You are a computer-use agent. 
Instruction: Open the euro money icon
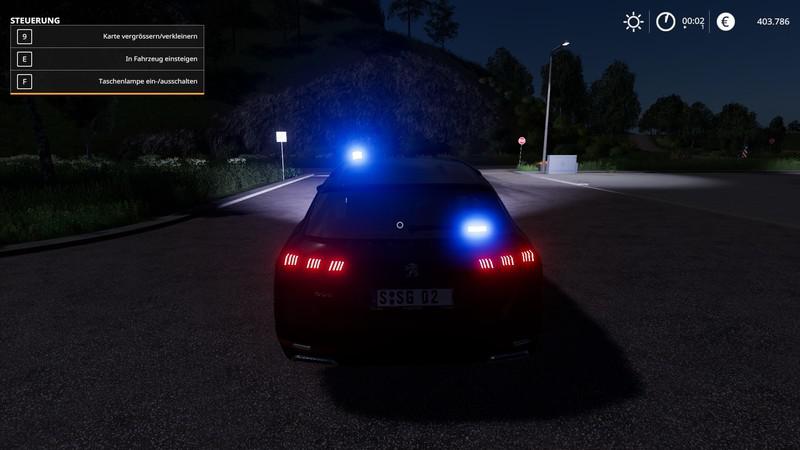(x=725, y=21)
